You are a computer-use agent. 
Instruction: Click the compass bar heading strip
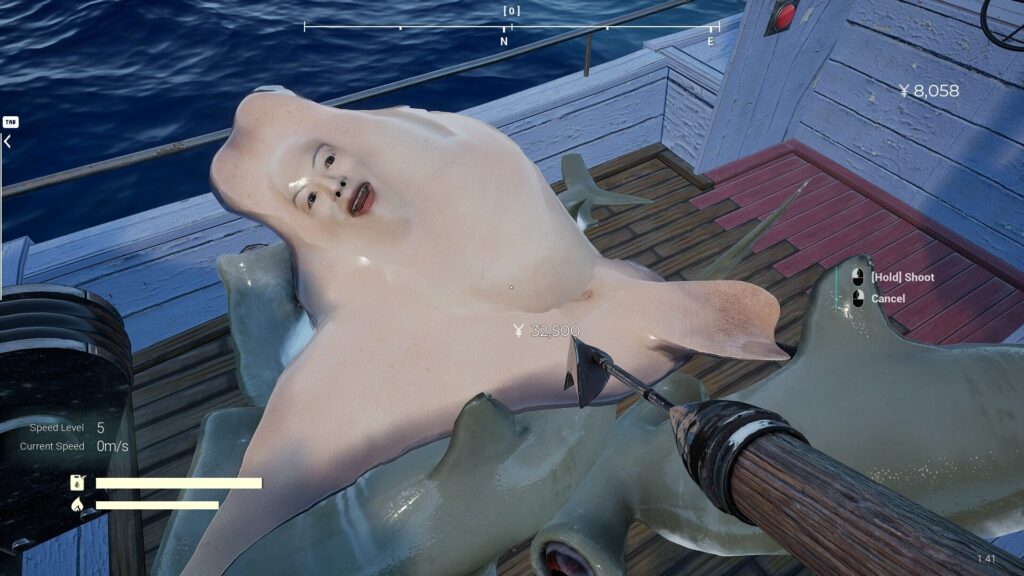pyautogui.click(x=511, y=27)
